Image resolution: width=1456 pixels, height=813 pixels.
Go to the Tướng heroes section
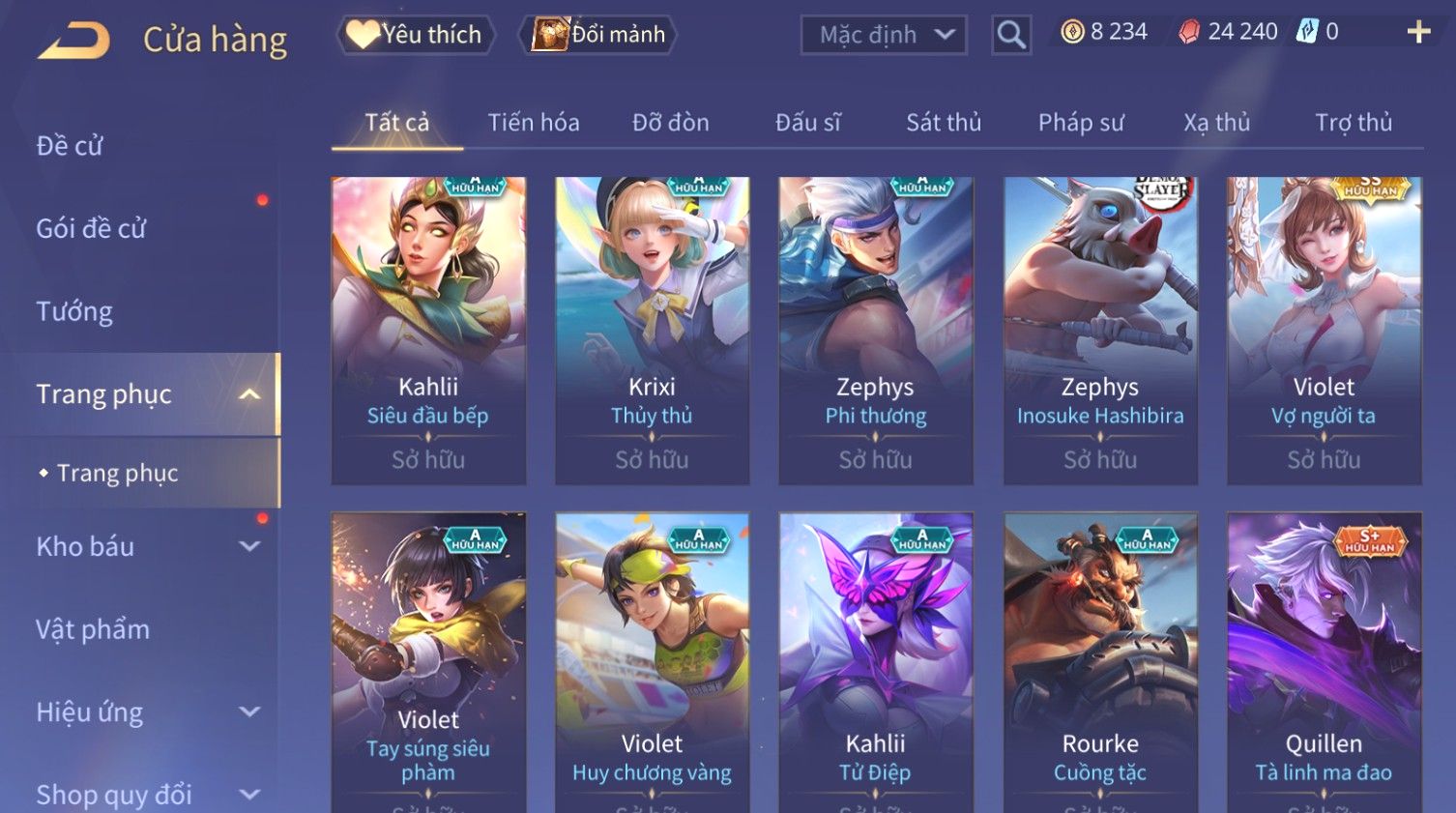(74, 311)
